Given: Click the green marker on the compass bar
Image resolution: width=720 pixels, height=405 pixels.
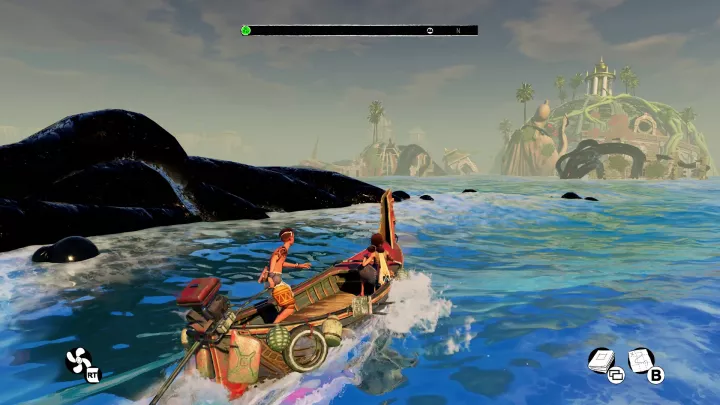Looking at the screenshot, I should [x=246, y=30].
